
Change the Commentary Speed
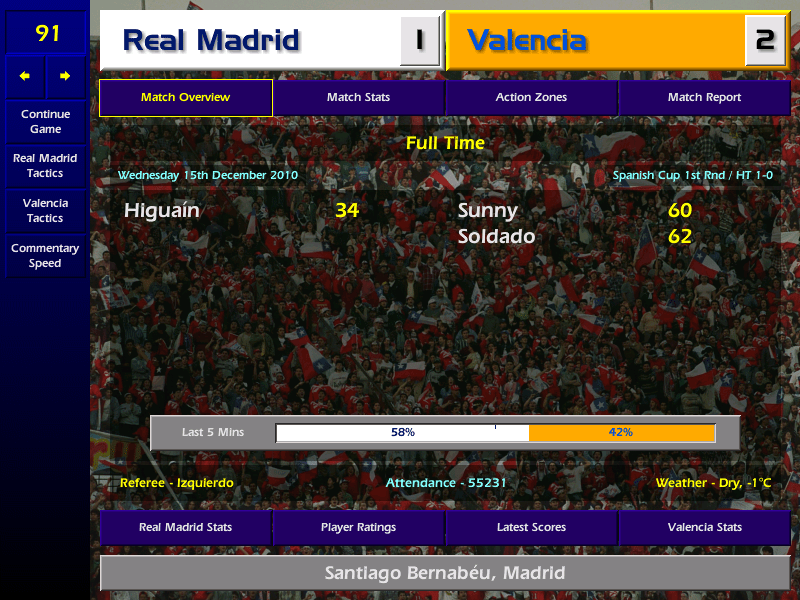(45, 256)
